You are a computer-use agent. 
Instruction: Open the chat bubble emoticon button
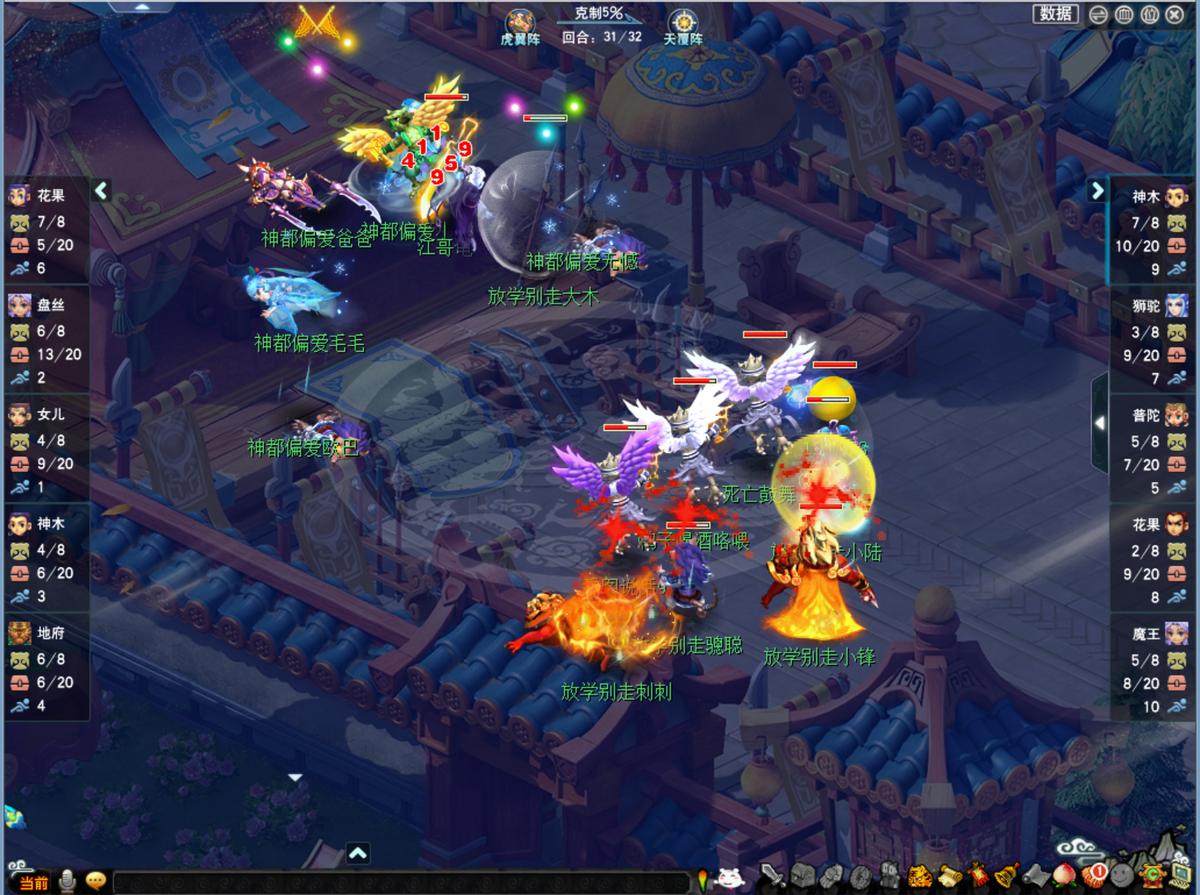coord(96,881)
